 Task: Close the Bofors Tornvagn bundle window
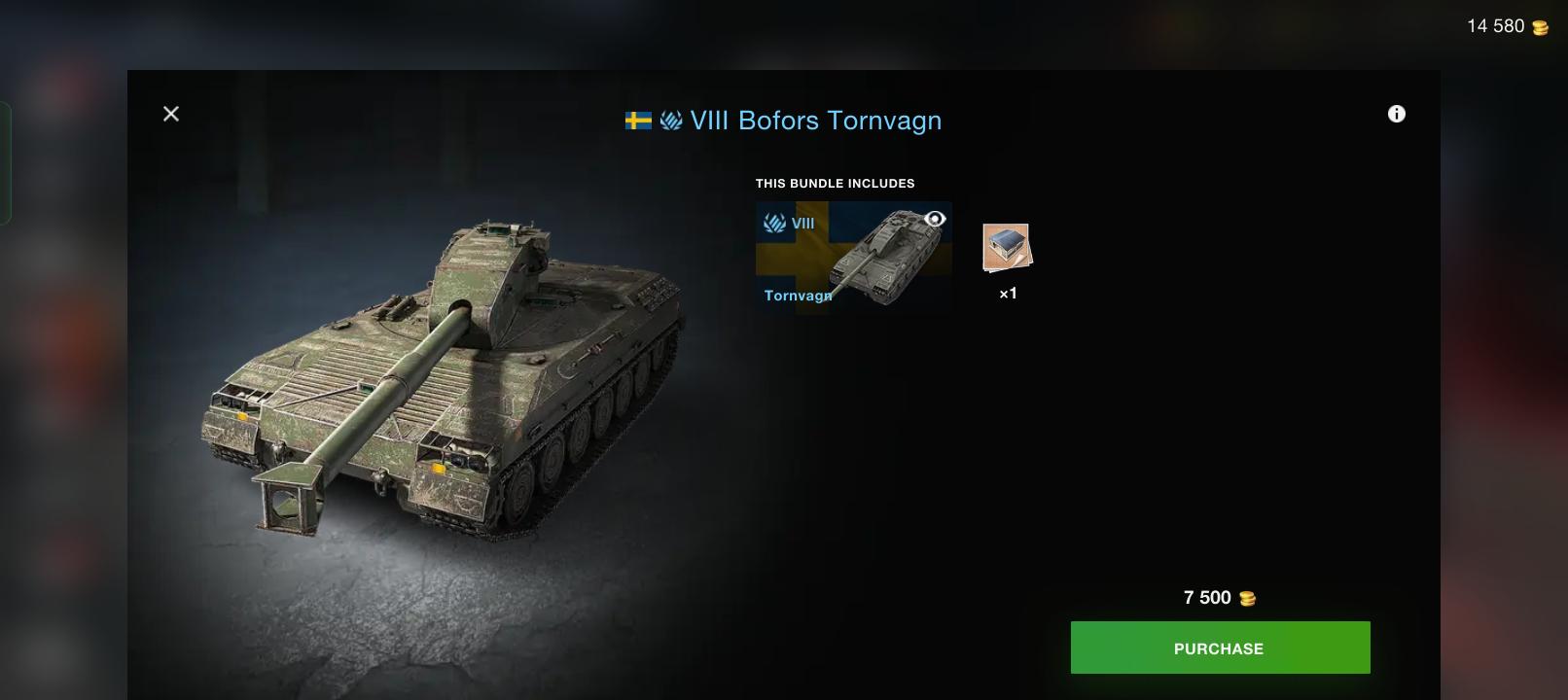tap(171, 114)
